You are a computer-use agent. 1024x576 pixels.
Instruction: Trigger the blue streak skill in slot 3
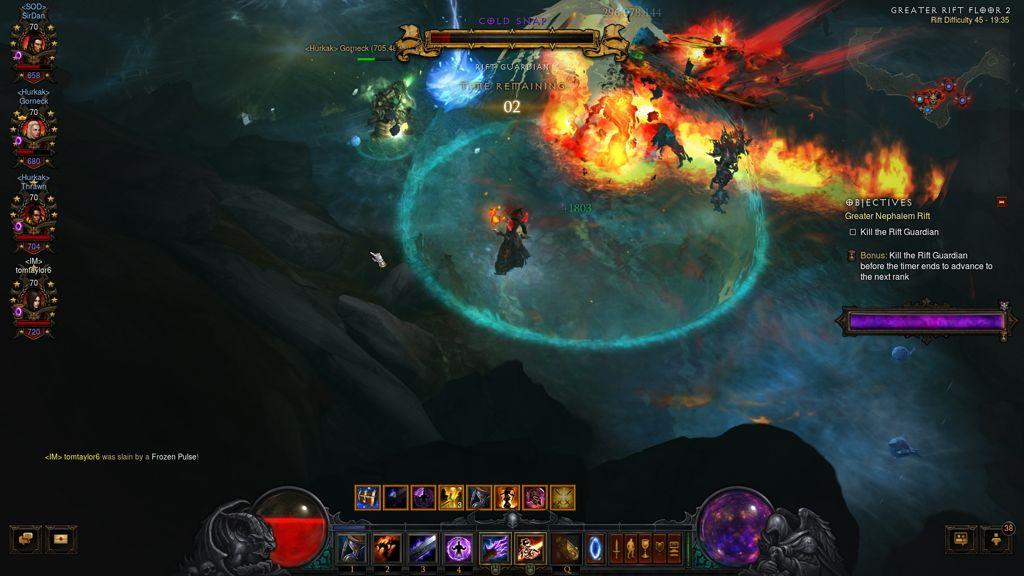point(423,547)
